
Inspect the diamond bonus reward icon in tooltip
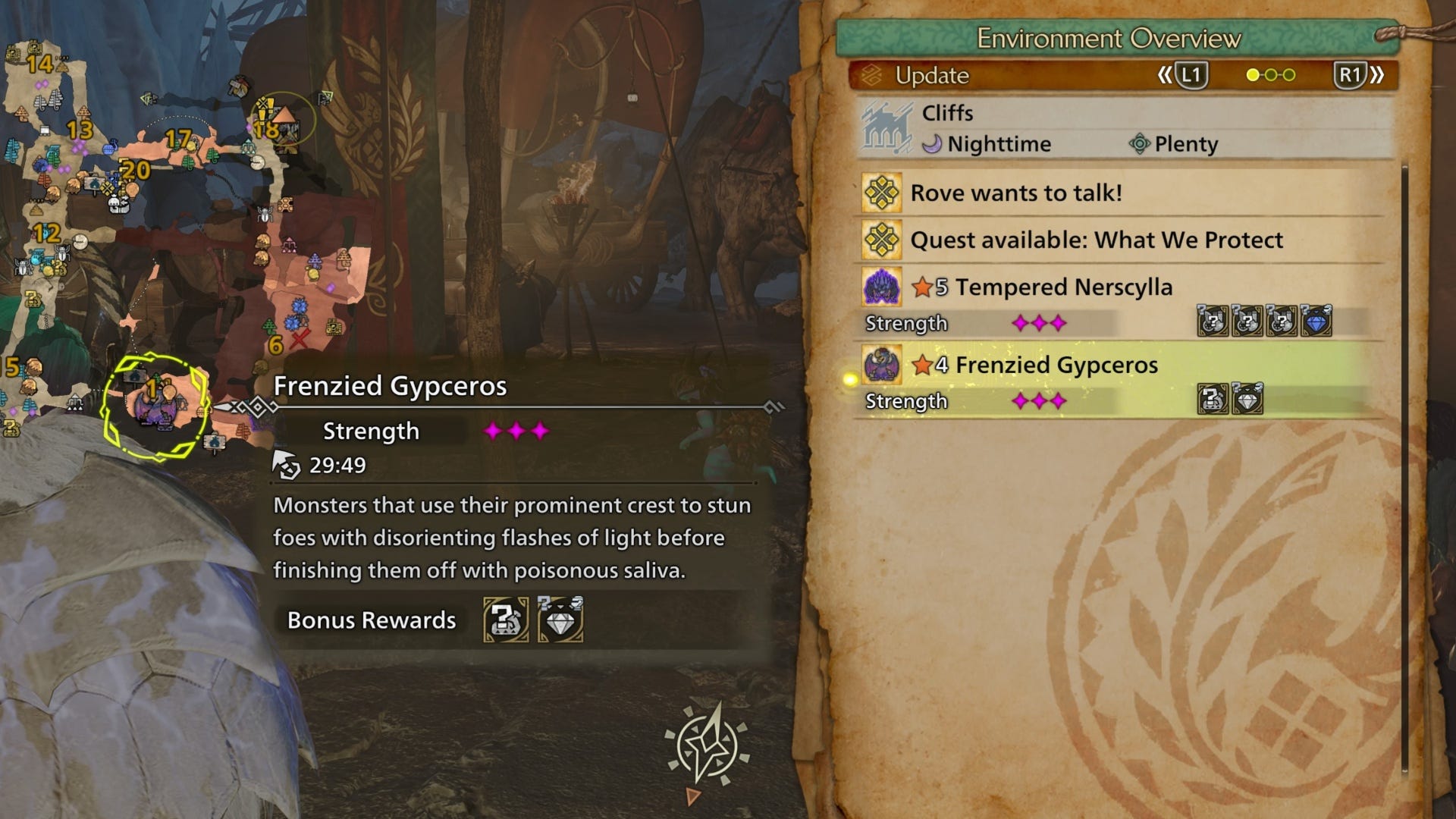[x=560, y=620]
